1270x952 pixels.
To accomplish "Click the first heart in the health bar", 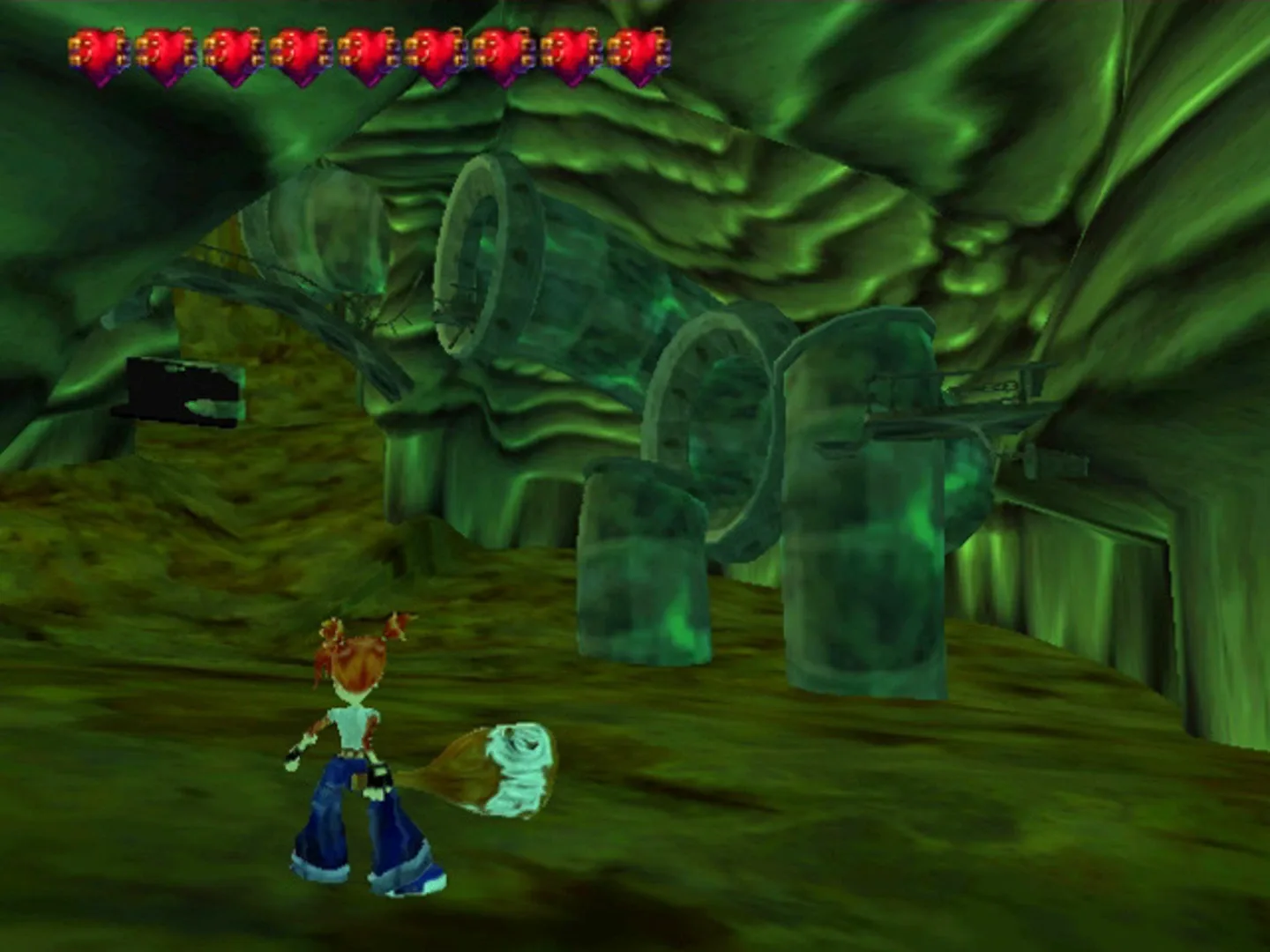I will tap(95, 51).
